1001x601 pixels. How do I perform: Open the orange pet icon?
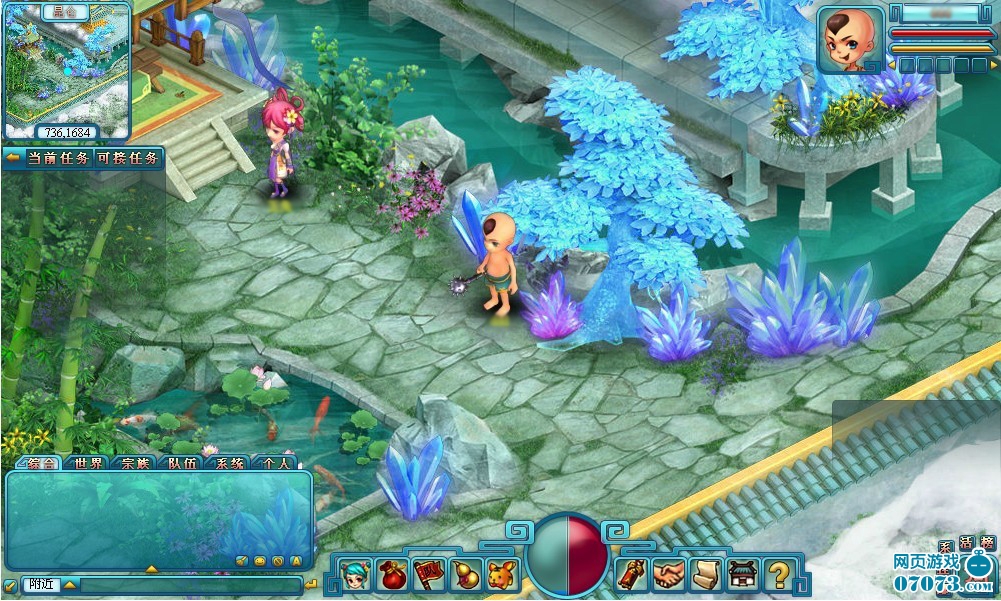click(501, 574)
